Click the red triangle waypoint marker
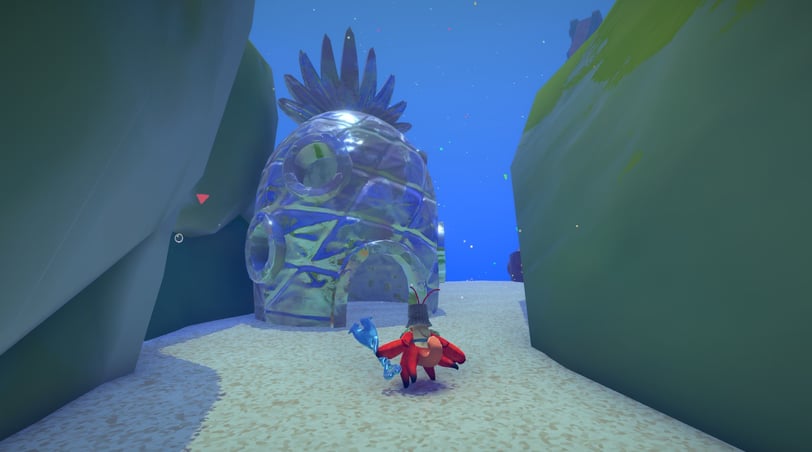The width and height of the screenshot is (812, 452). 202,199
